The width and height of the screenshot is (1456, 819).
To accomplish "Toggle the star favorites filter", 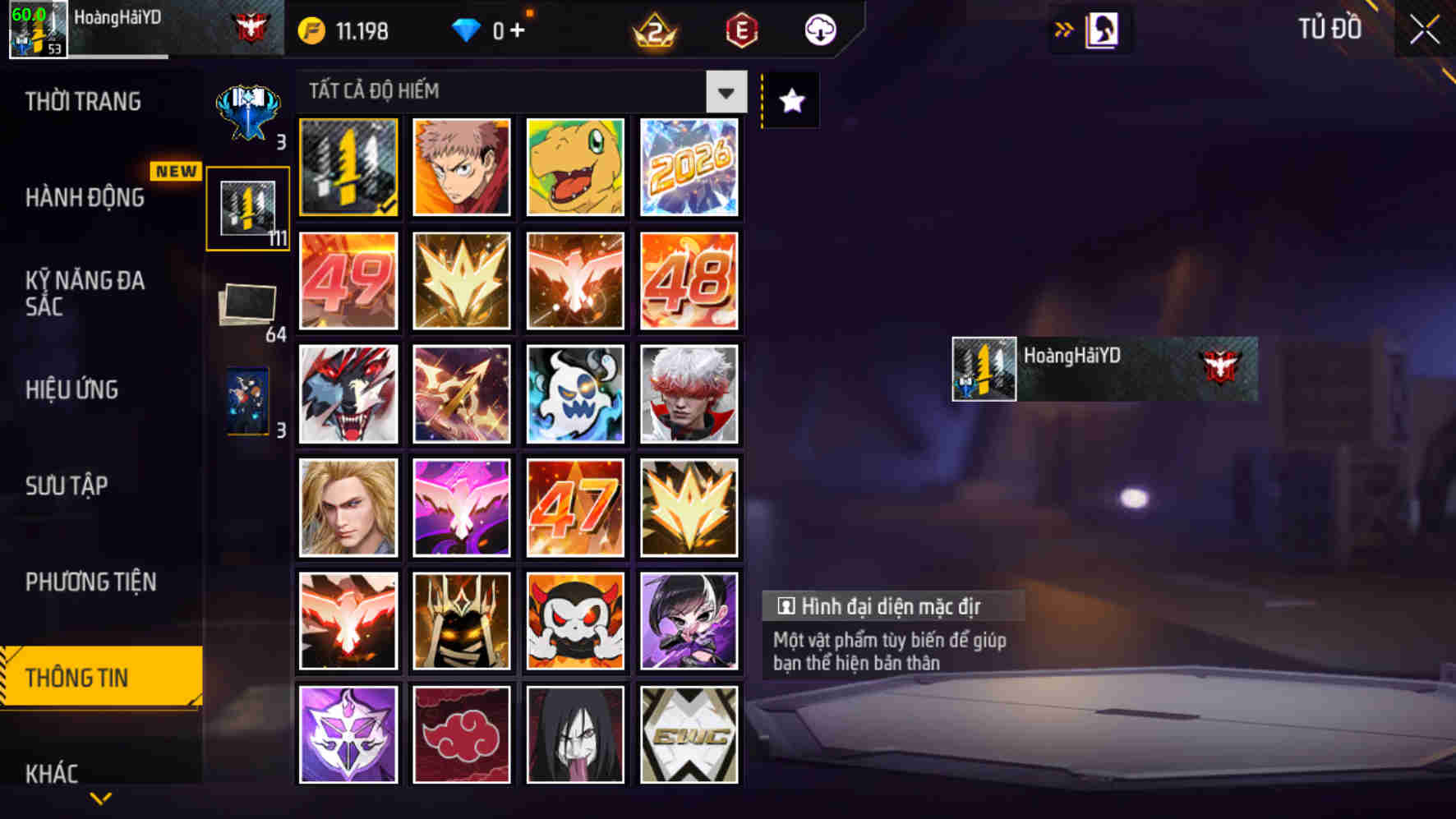I will coord(790,100).
